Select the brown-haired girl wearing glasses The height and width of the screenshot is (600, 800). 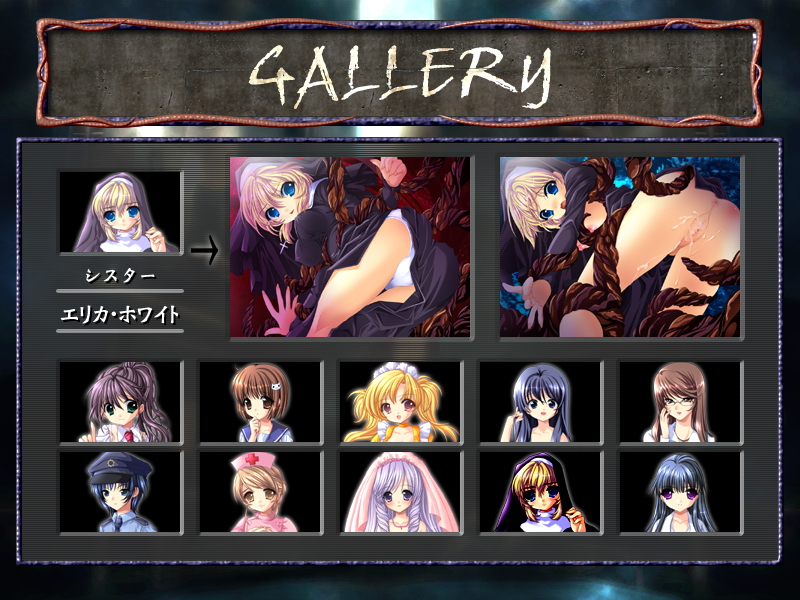(681, 401)
